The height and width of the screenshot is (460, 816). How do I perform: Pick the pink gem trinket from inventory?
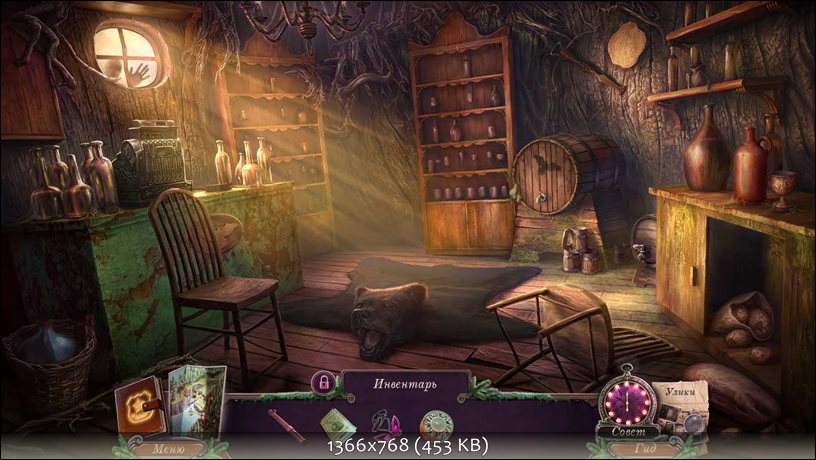pyautogui.click(x=386, y=422)
